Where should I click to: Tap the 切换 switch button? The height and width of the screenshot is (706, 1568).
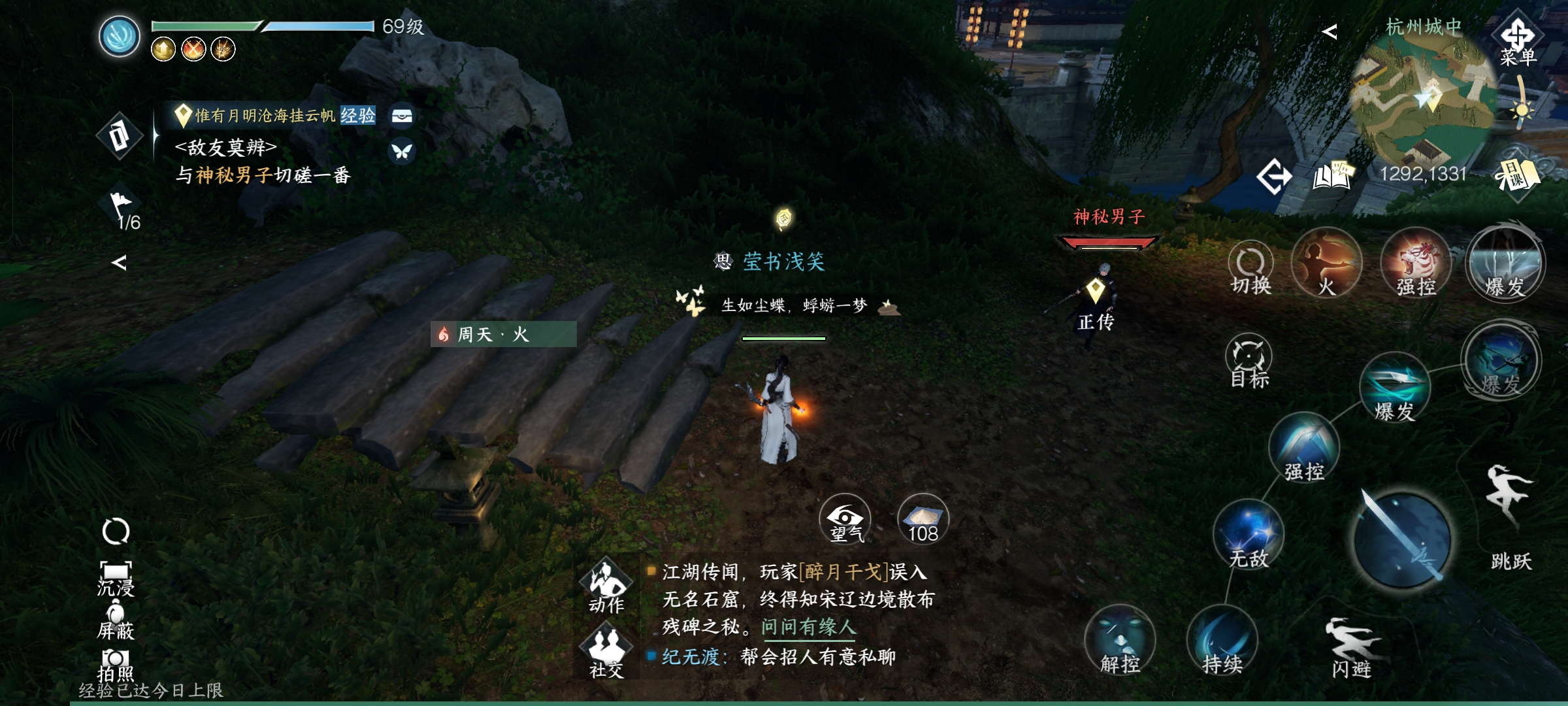[x=1250, y=268]
